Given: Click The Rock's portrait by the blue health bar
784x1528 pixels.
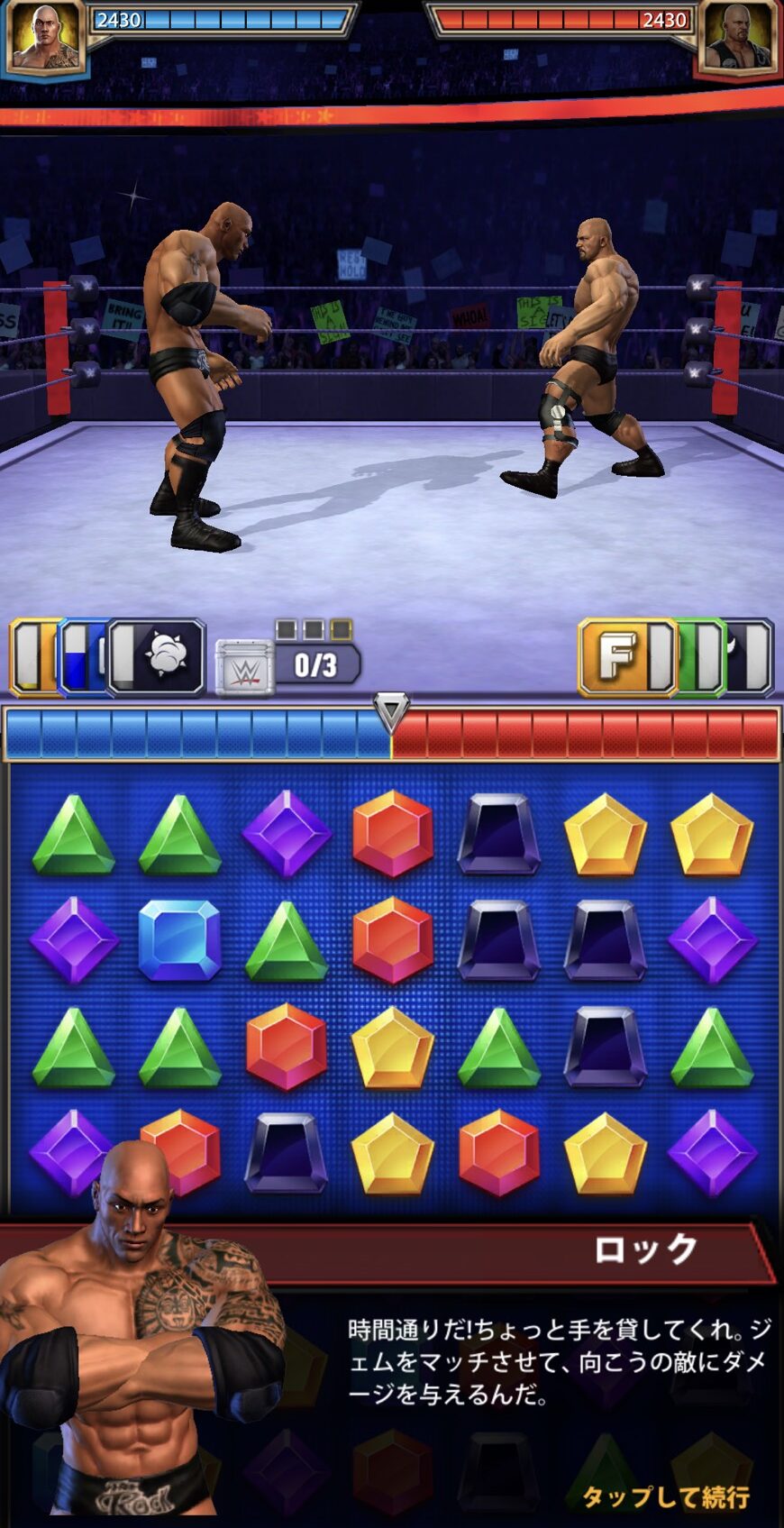Looking at the screenshot, I should click(45, 38).
